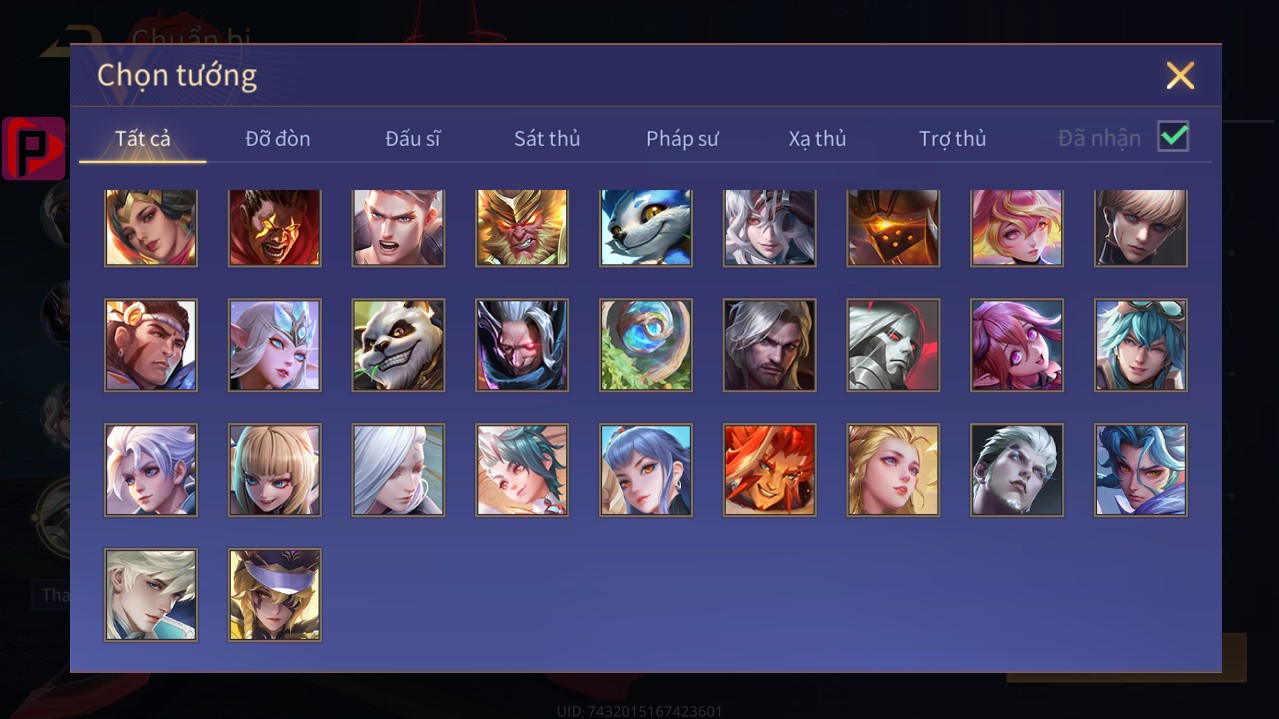Select the blue fox hero portrait
1279x719 pixels.
pyautogui.click(x=646, y=227)
